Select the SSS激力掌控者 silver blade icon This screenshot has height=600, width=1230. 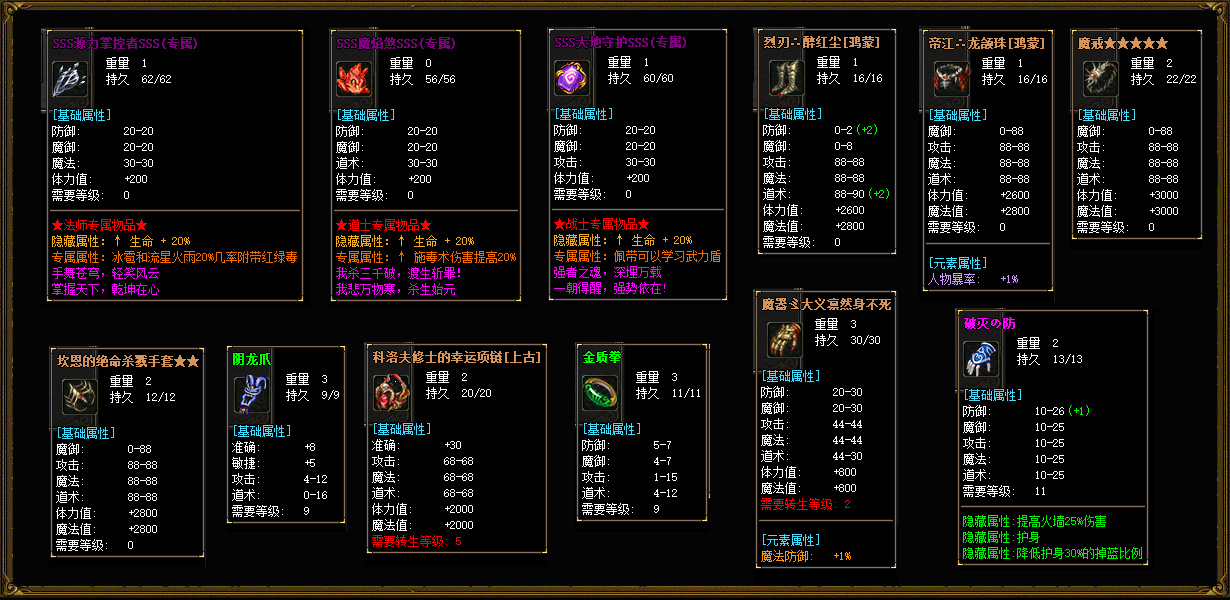(69, 79)
